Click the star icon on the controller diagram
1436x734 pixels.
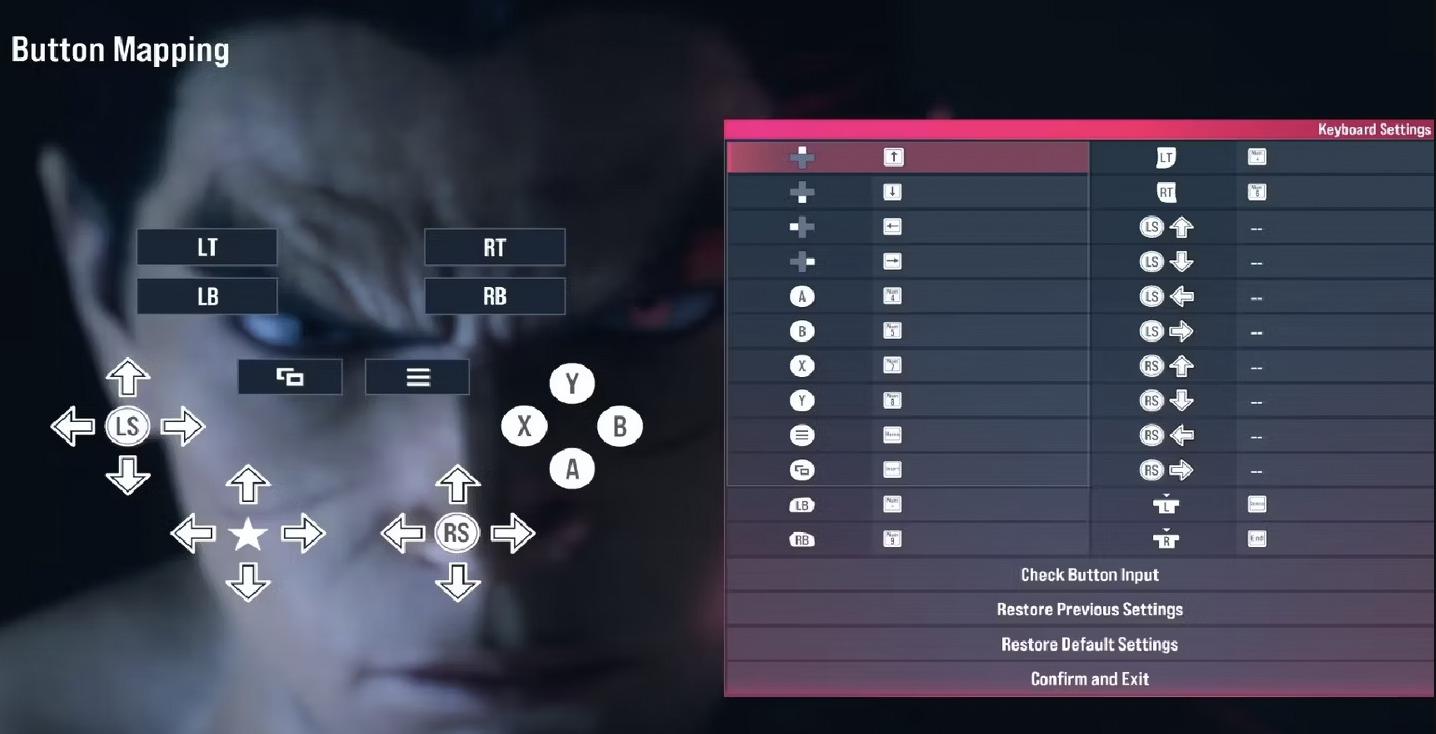248,532
